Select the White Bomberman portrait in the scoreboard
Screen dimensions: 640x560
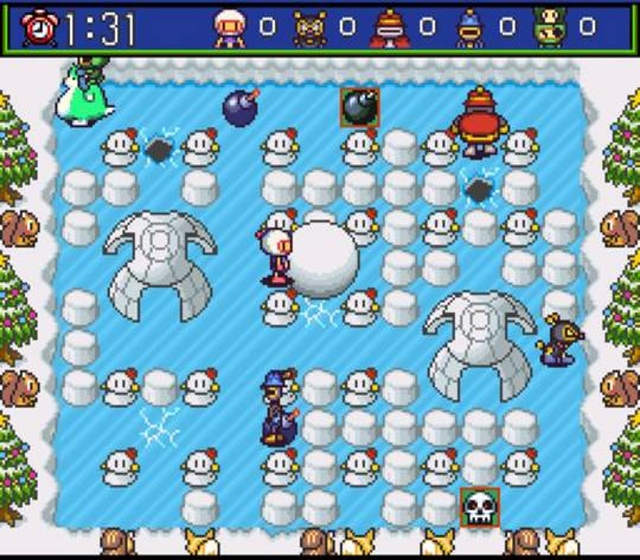(x=230, y=29)
